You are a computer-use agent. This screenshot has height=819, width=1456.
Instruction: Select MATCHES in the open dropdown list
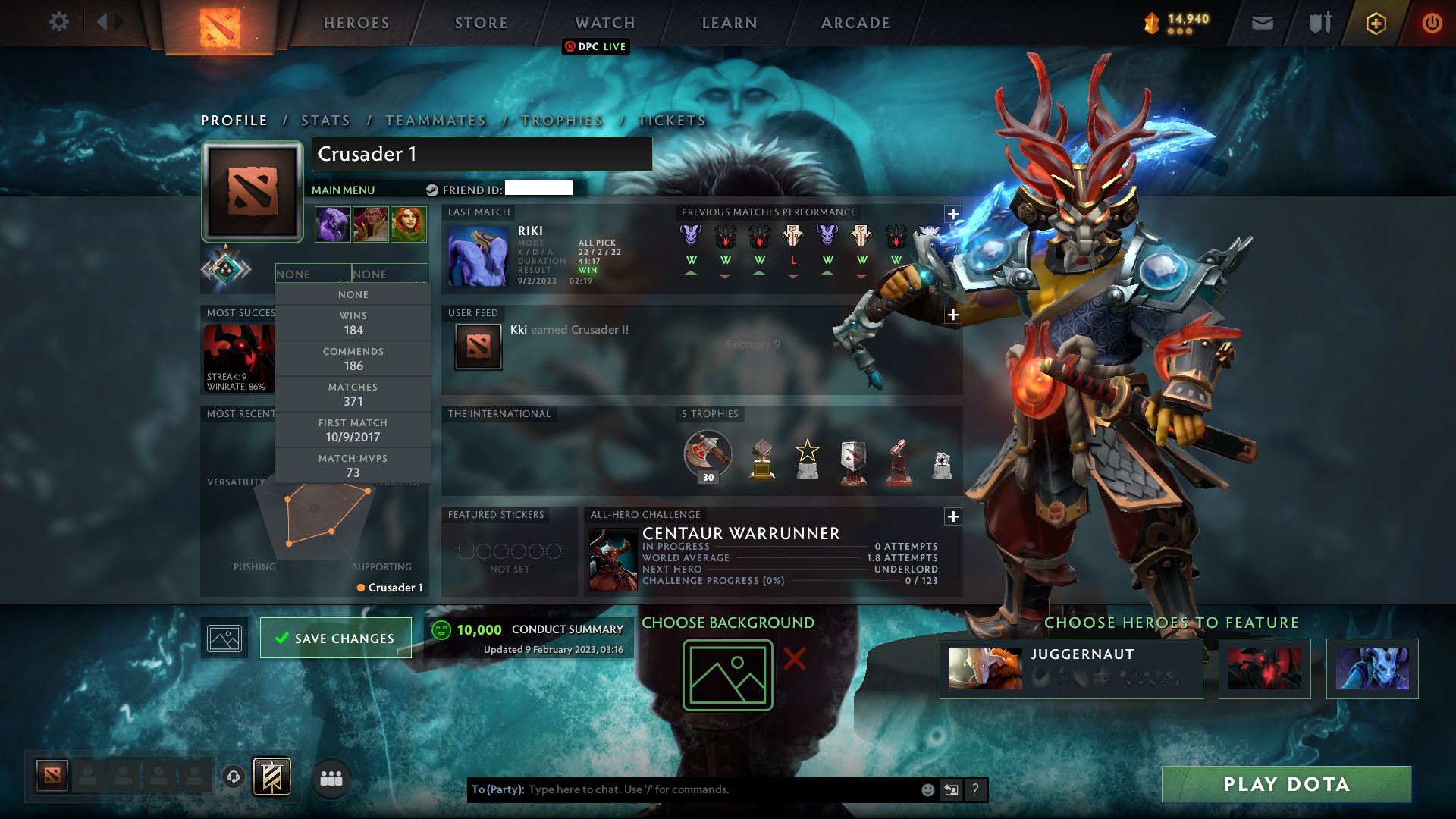click(x=353, y=394)
